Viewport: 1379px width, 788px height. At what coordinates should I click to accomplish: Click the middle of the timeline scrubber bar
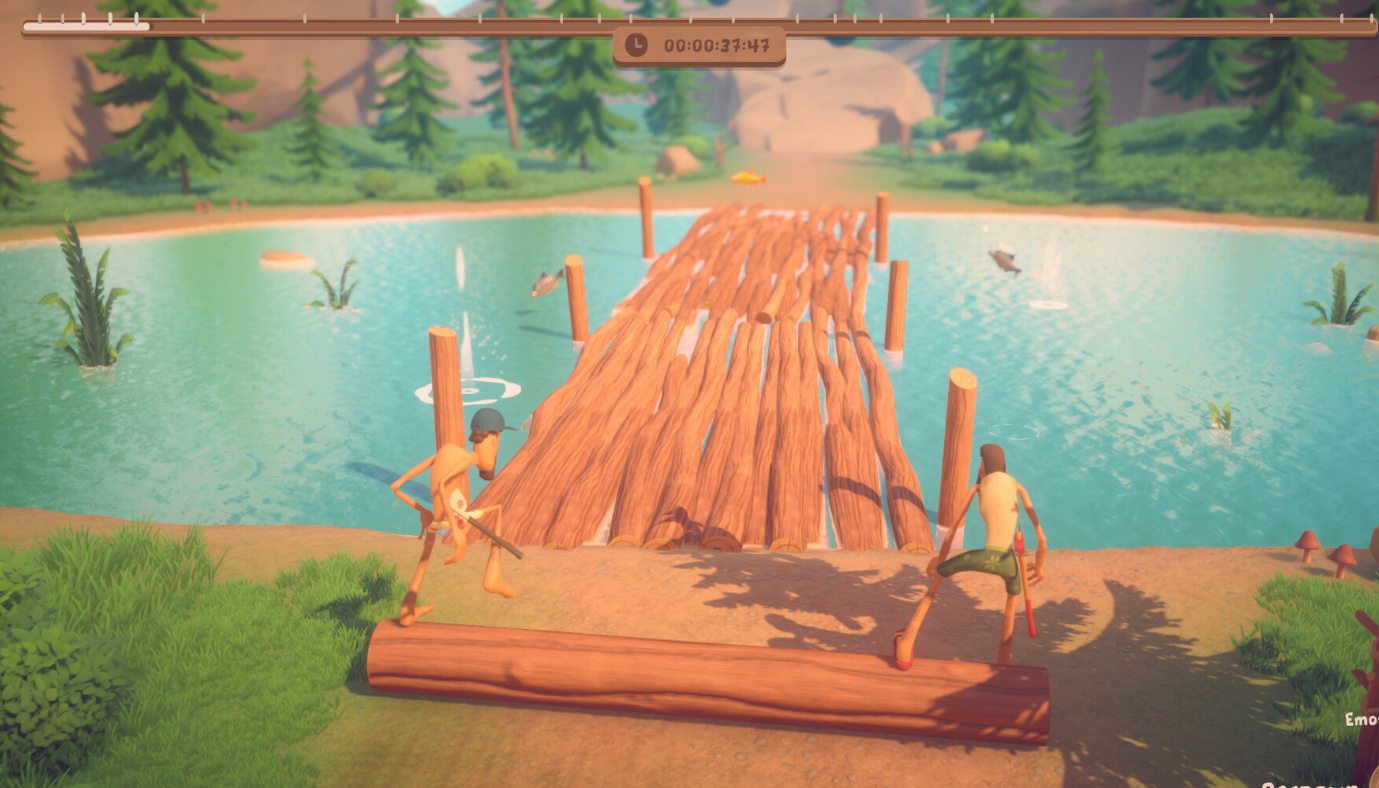coord(690,20)
